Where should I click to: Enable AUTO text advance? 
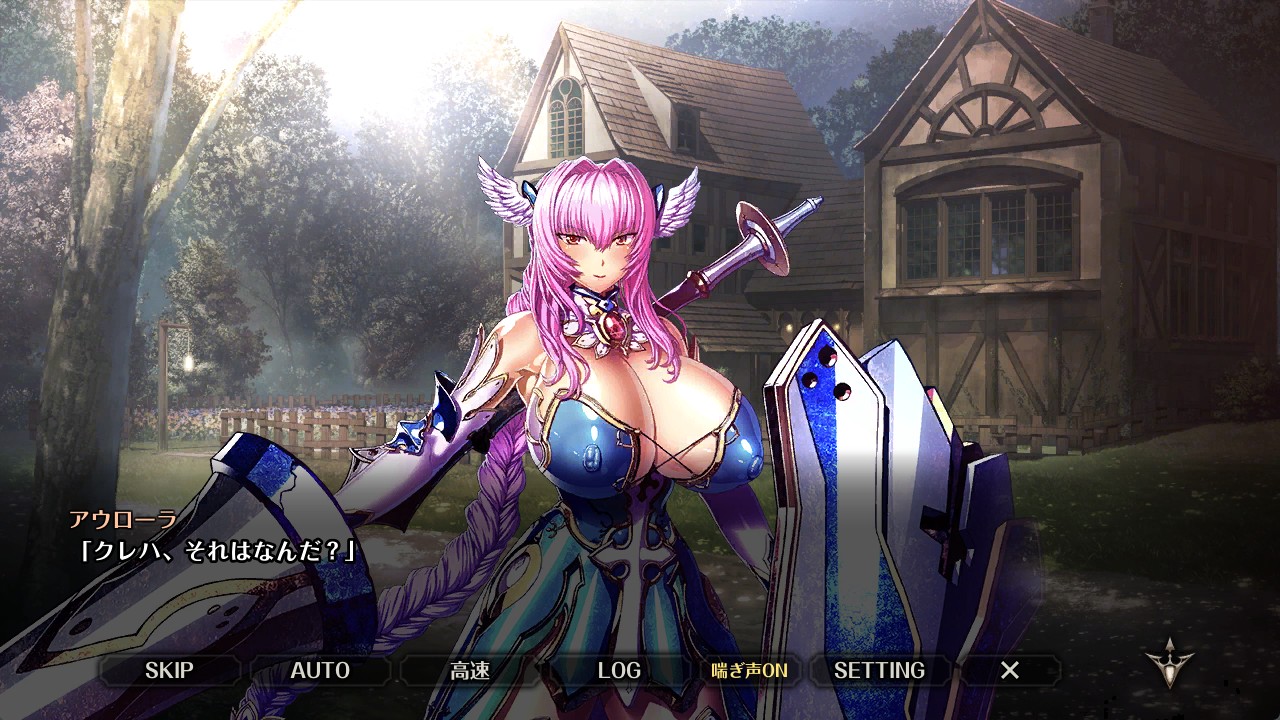(x=320, y=670)
